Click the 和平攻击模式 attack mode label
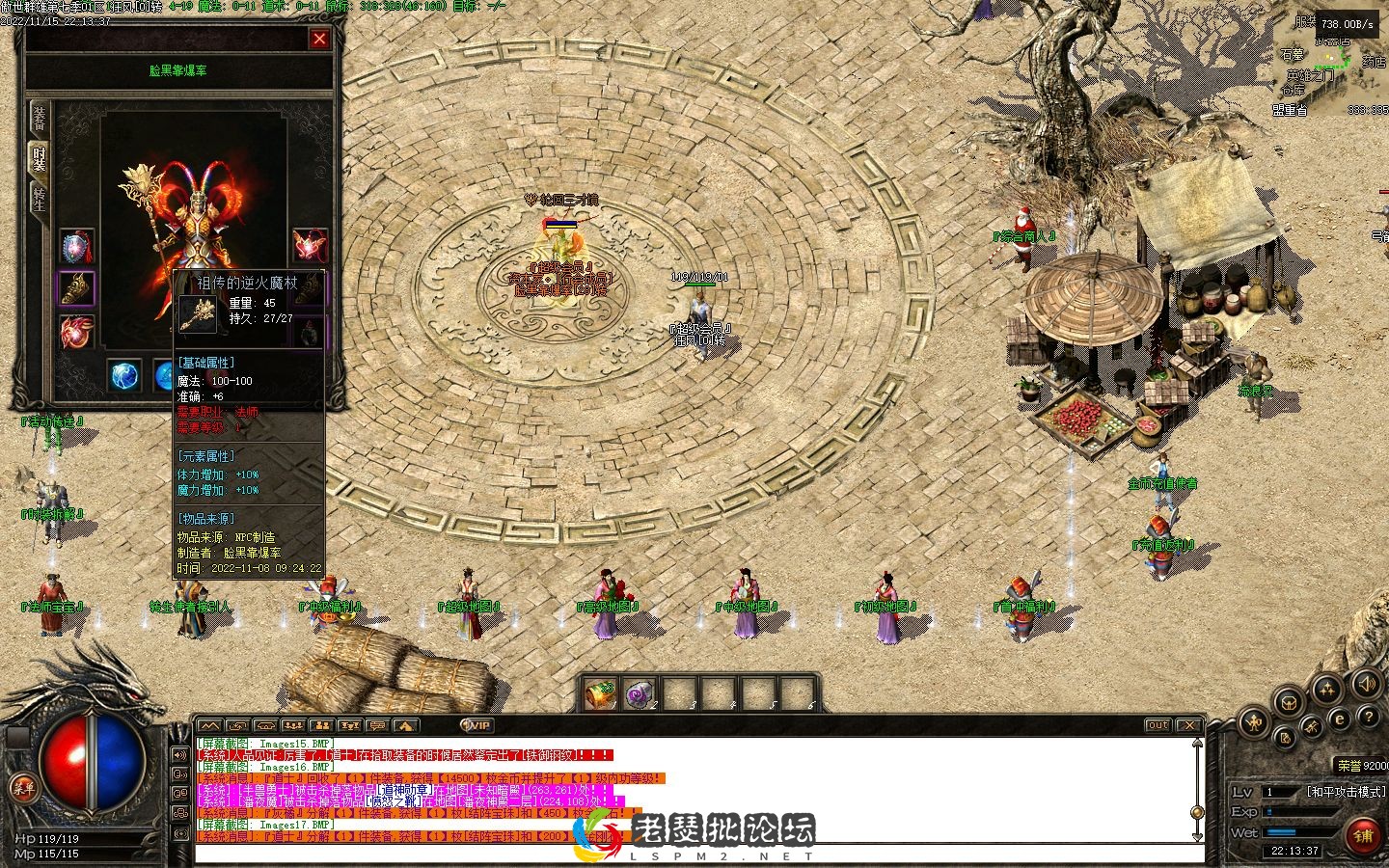Screen dimensions: 1389x868 click(x=1348, y=792)
